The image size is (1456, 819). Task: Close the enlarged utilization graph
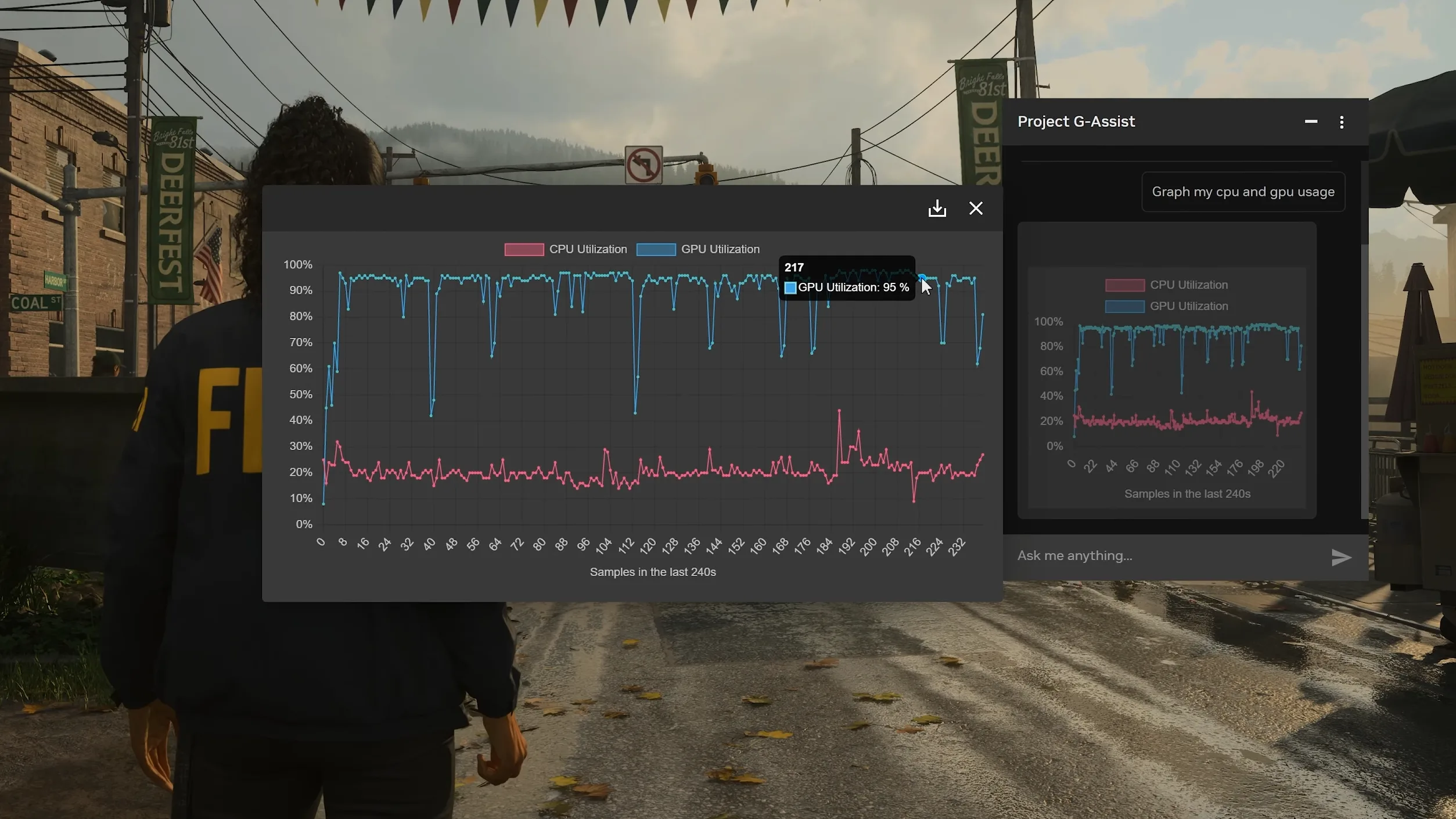point(975,209)
